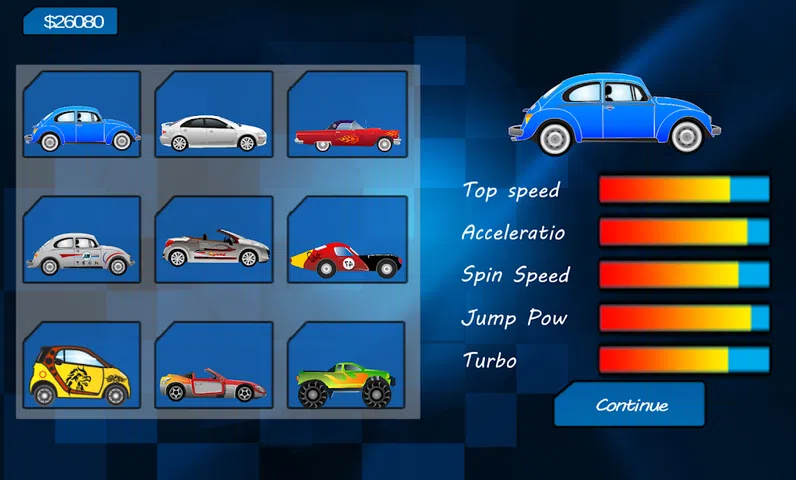Viewport: 796px width, 480px height.
Task: Choose the silver convertible car tile
Action: click(x=214, y=240)
